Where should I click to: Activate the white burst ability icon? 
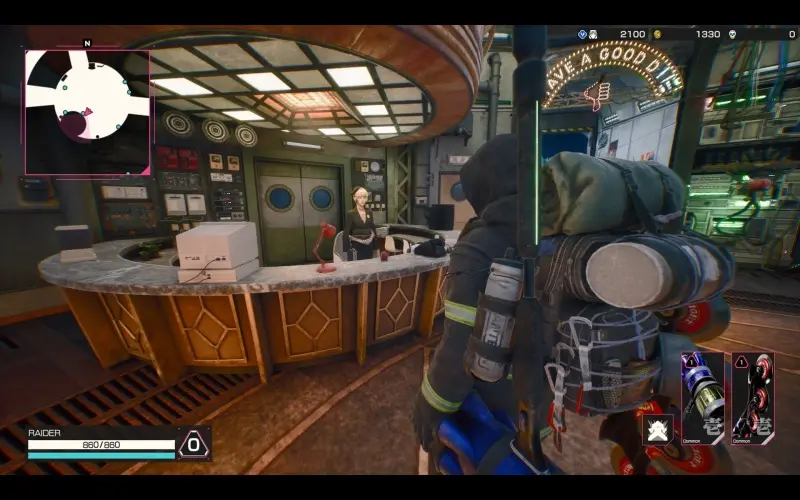click(x=658, y=430)
